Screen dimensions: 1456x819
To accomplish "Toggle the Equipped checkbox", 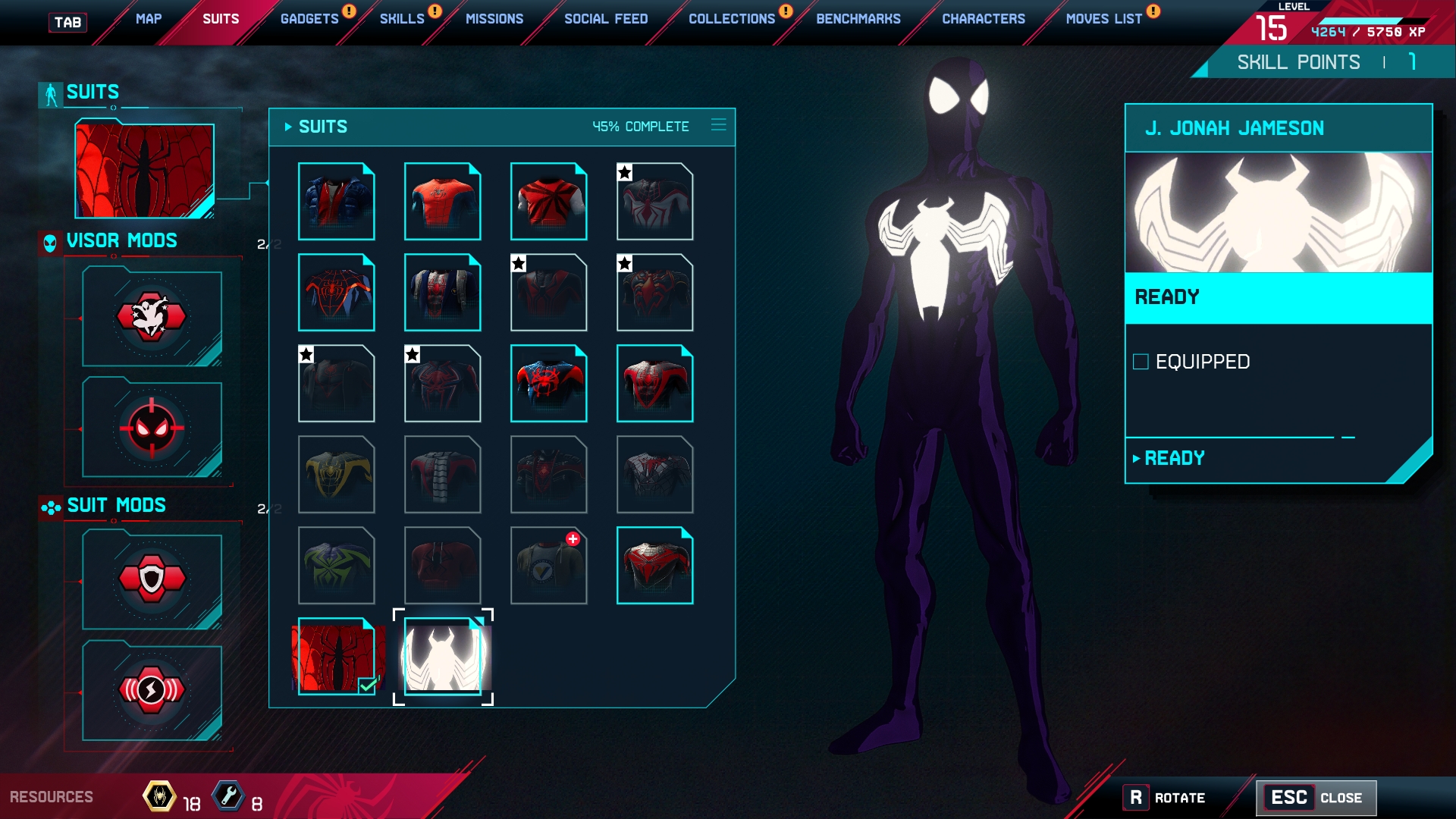I will (x=1141, y=362).
